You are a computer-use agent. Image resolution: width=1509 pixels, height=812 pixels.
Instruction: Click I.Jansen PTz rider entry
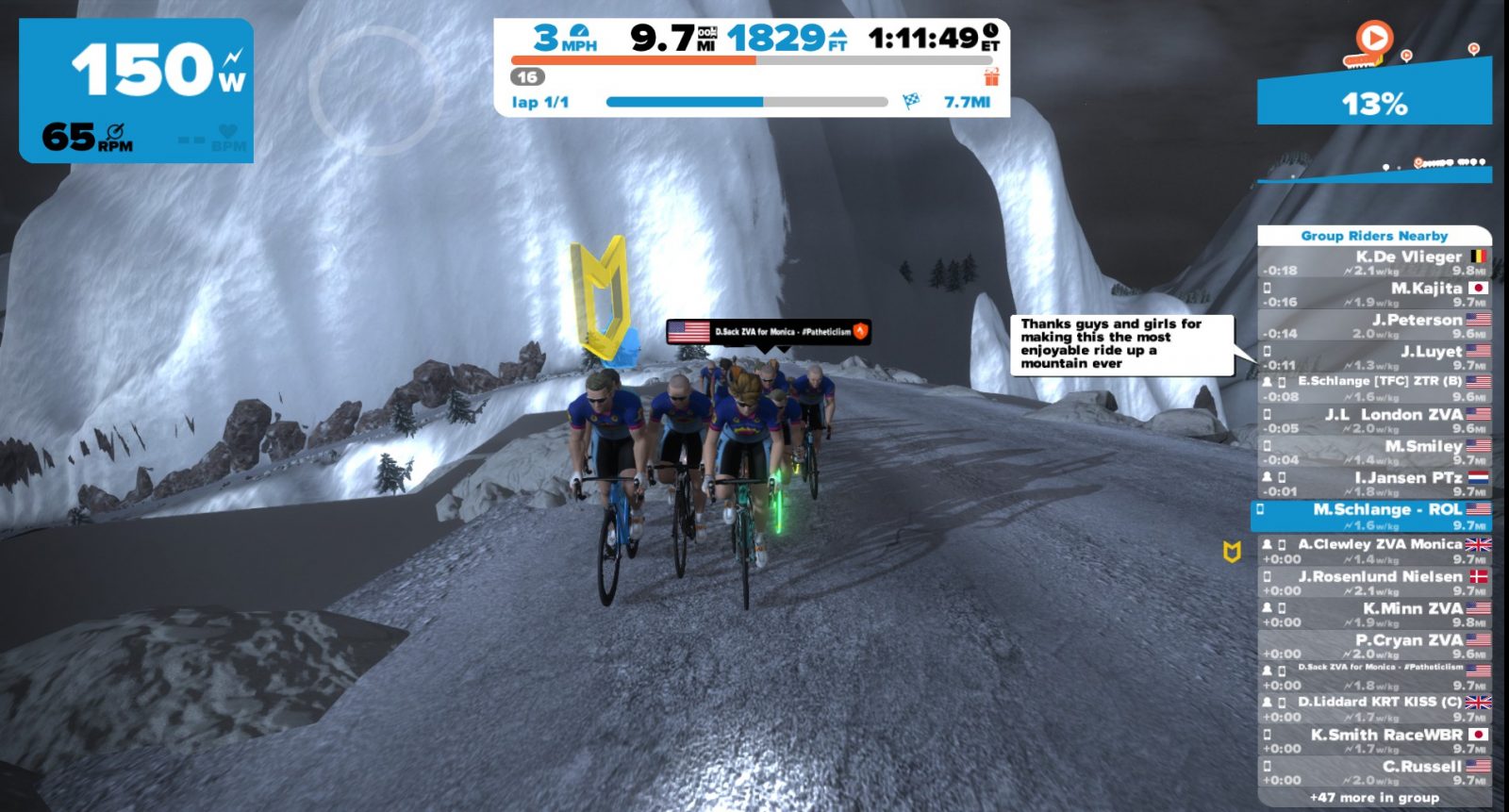[1375, 484]
